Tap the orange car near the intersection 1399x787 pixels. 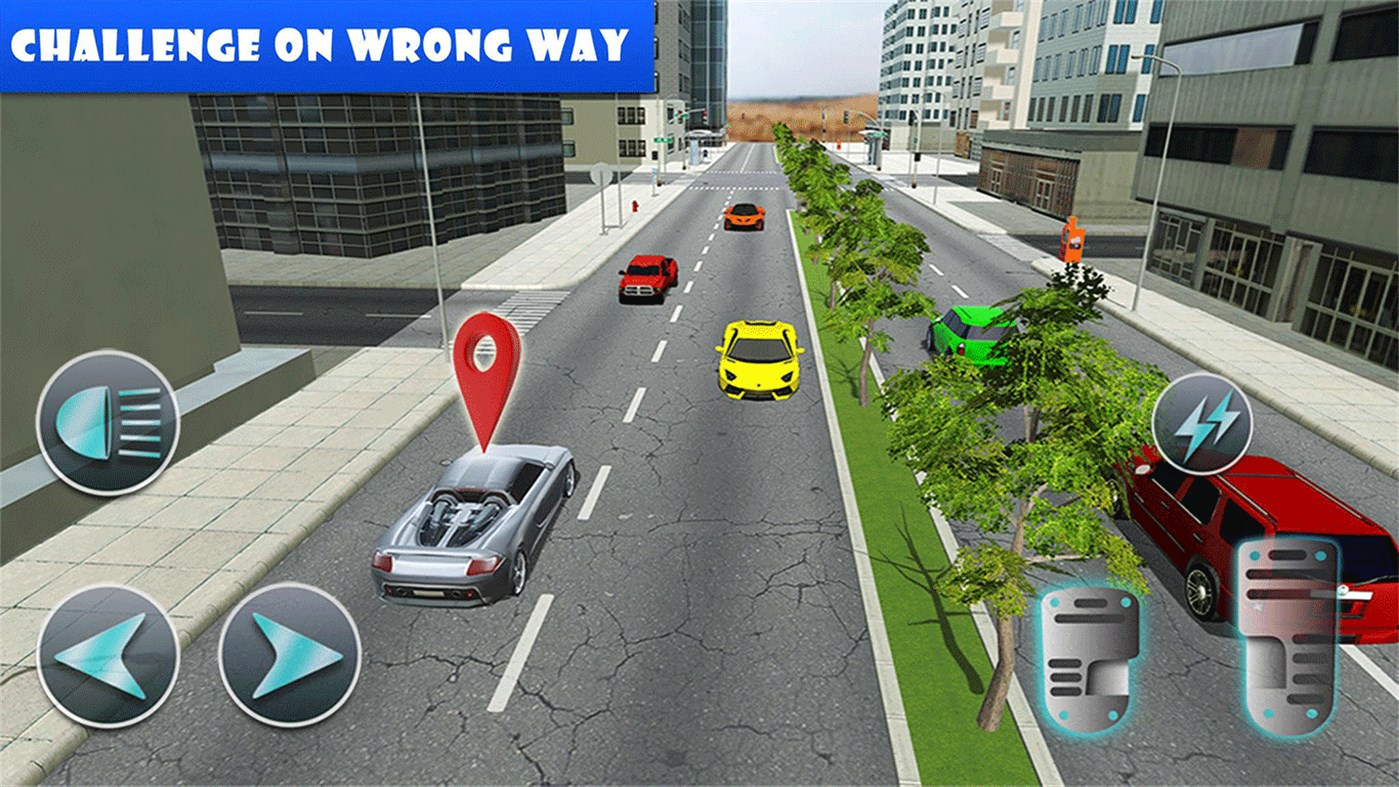[742, 218]
